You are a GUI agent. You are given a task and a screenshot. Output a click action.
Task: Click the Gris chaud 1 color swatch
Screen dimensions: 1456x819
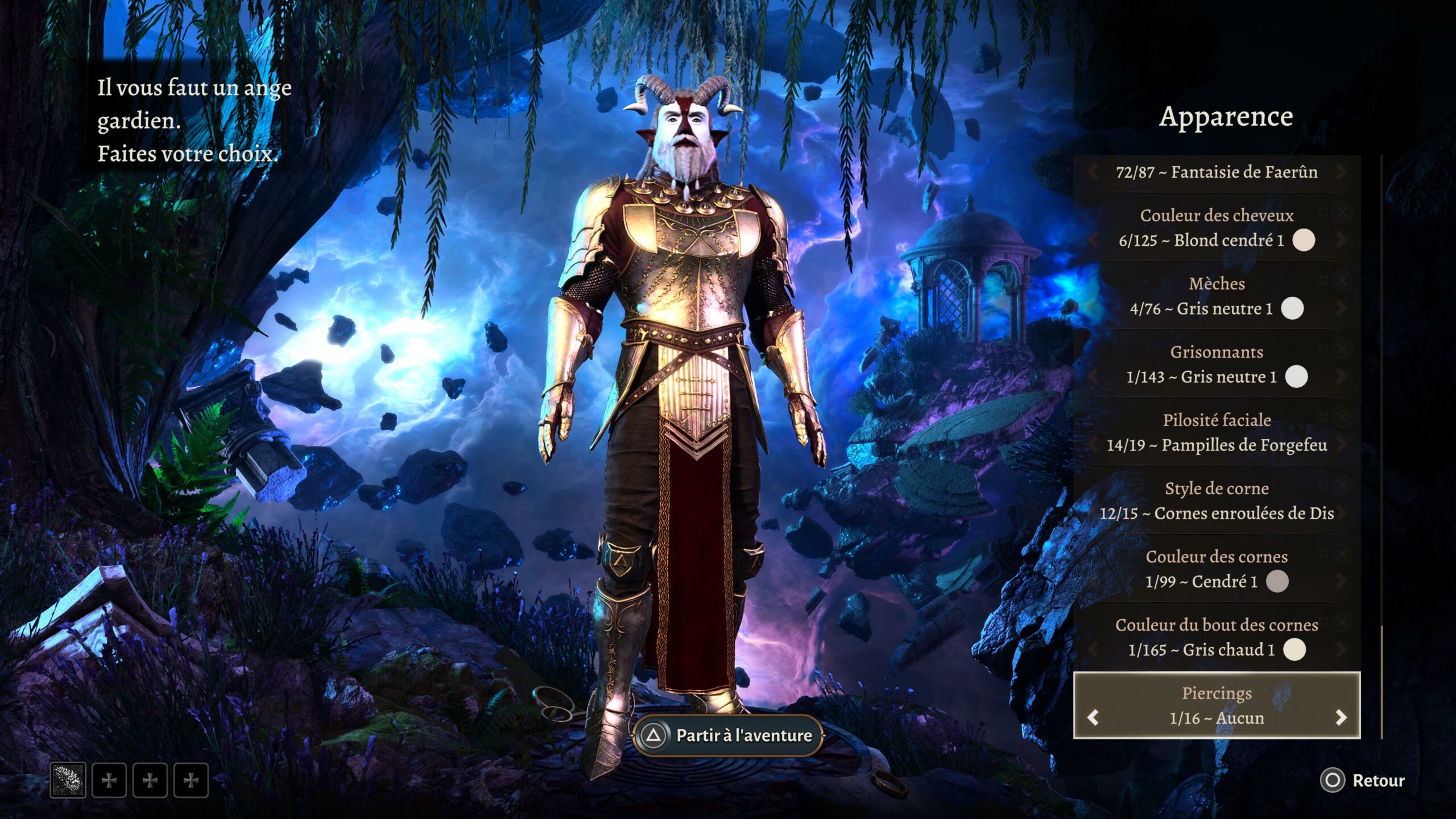[1294, 650]
